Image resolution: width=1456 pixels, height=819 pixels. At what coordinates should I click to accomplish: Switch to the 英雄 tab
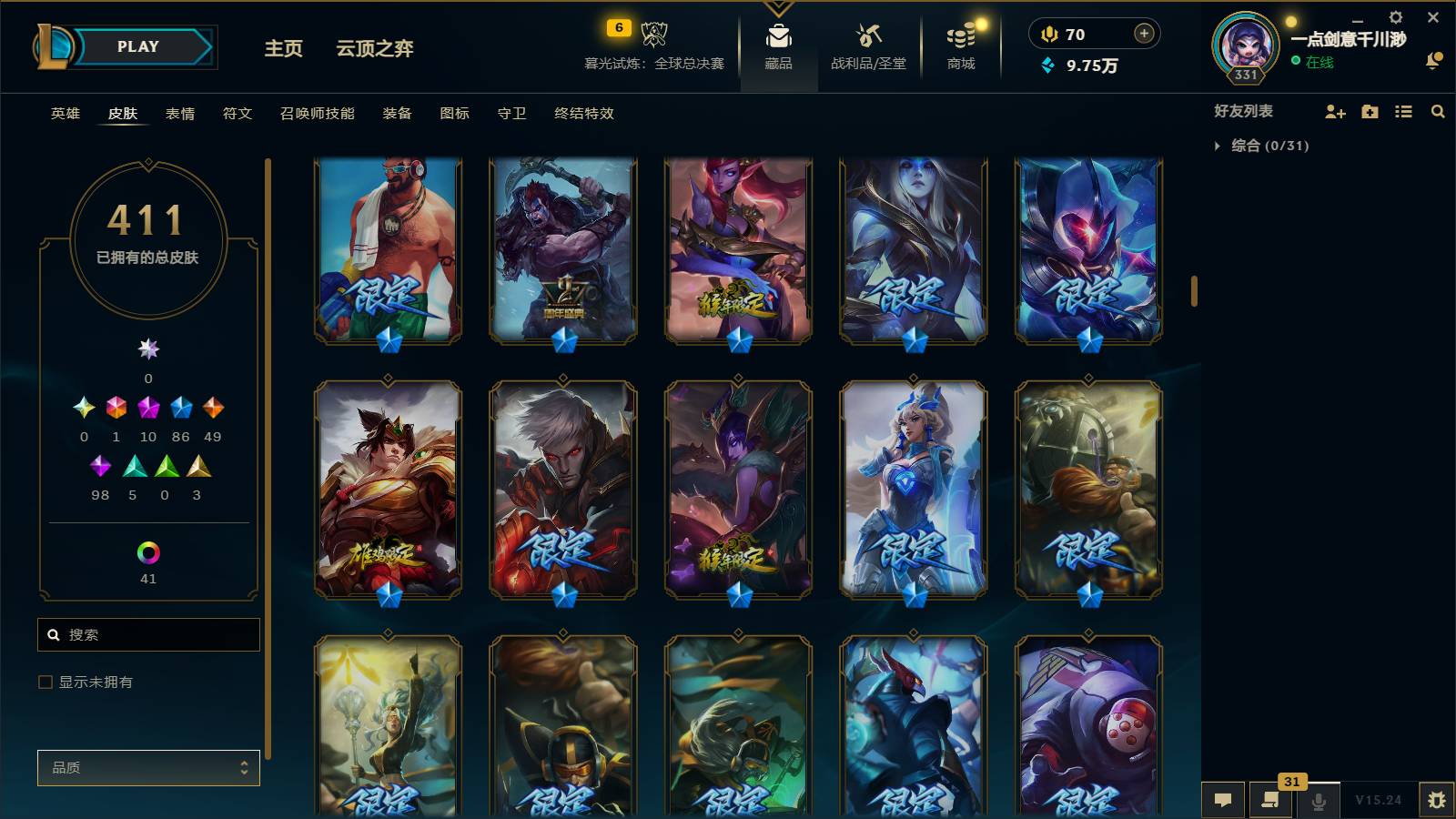[63, 114]
